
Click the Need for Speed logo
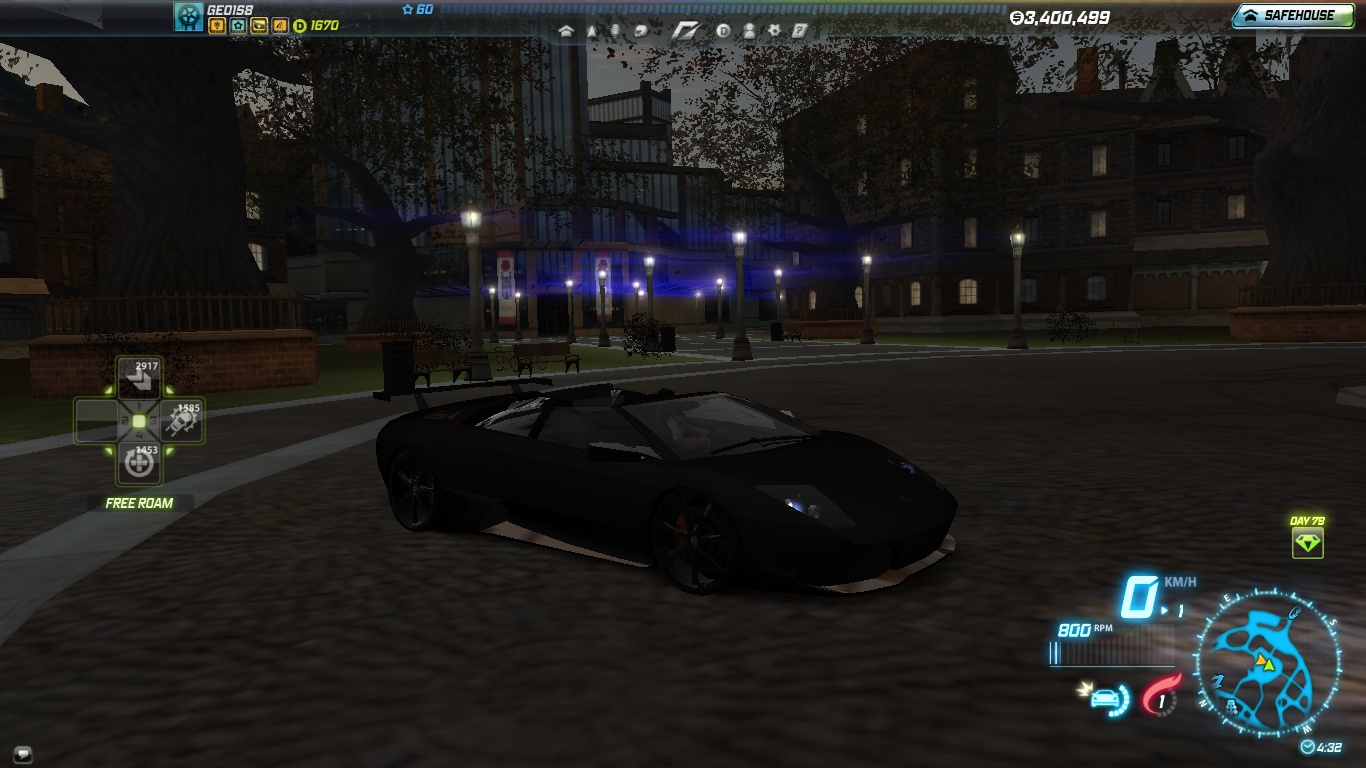tap(685, 31)
